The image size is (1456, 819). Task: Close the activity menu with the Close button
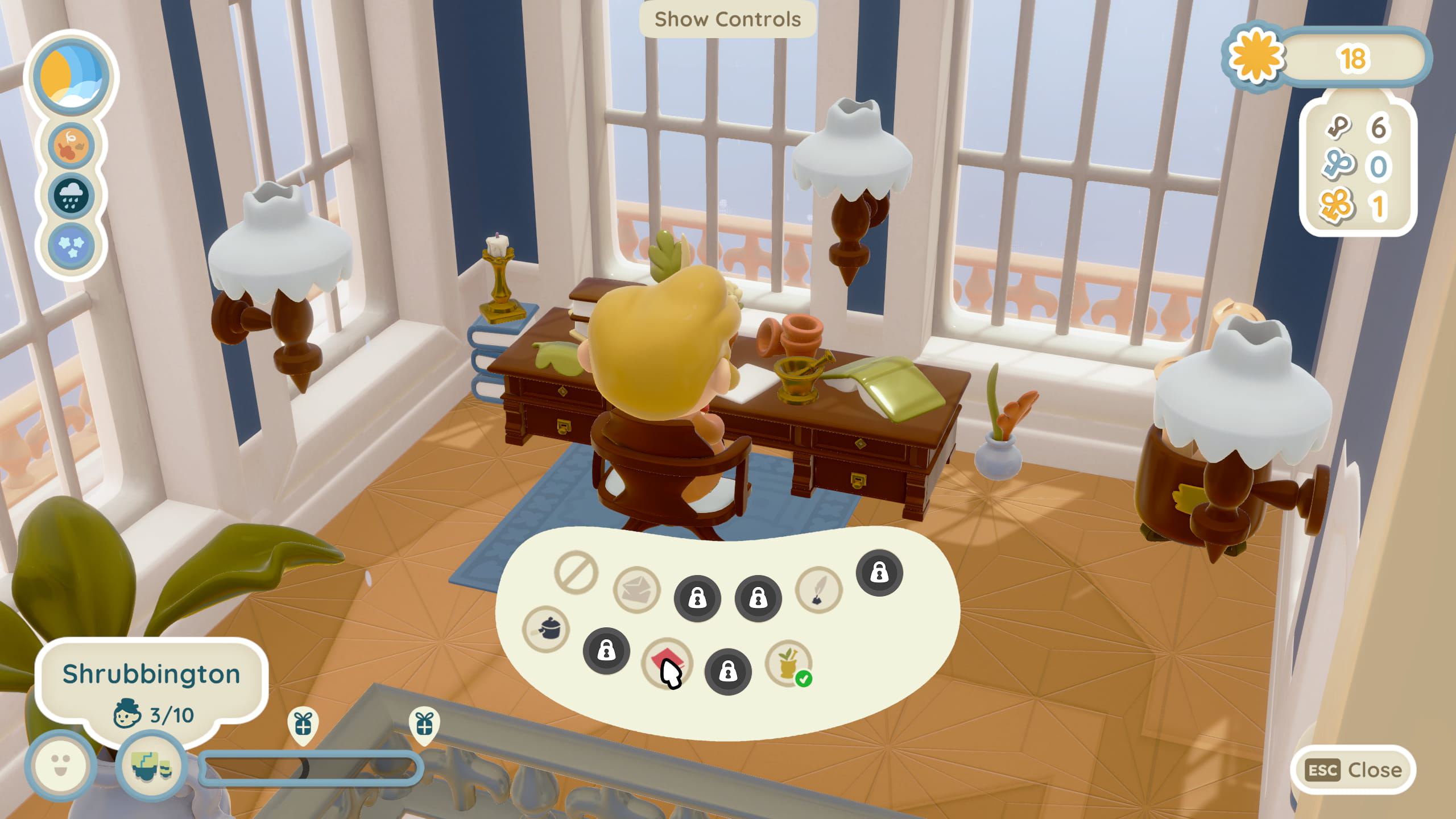point(1352,770)
